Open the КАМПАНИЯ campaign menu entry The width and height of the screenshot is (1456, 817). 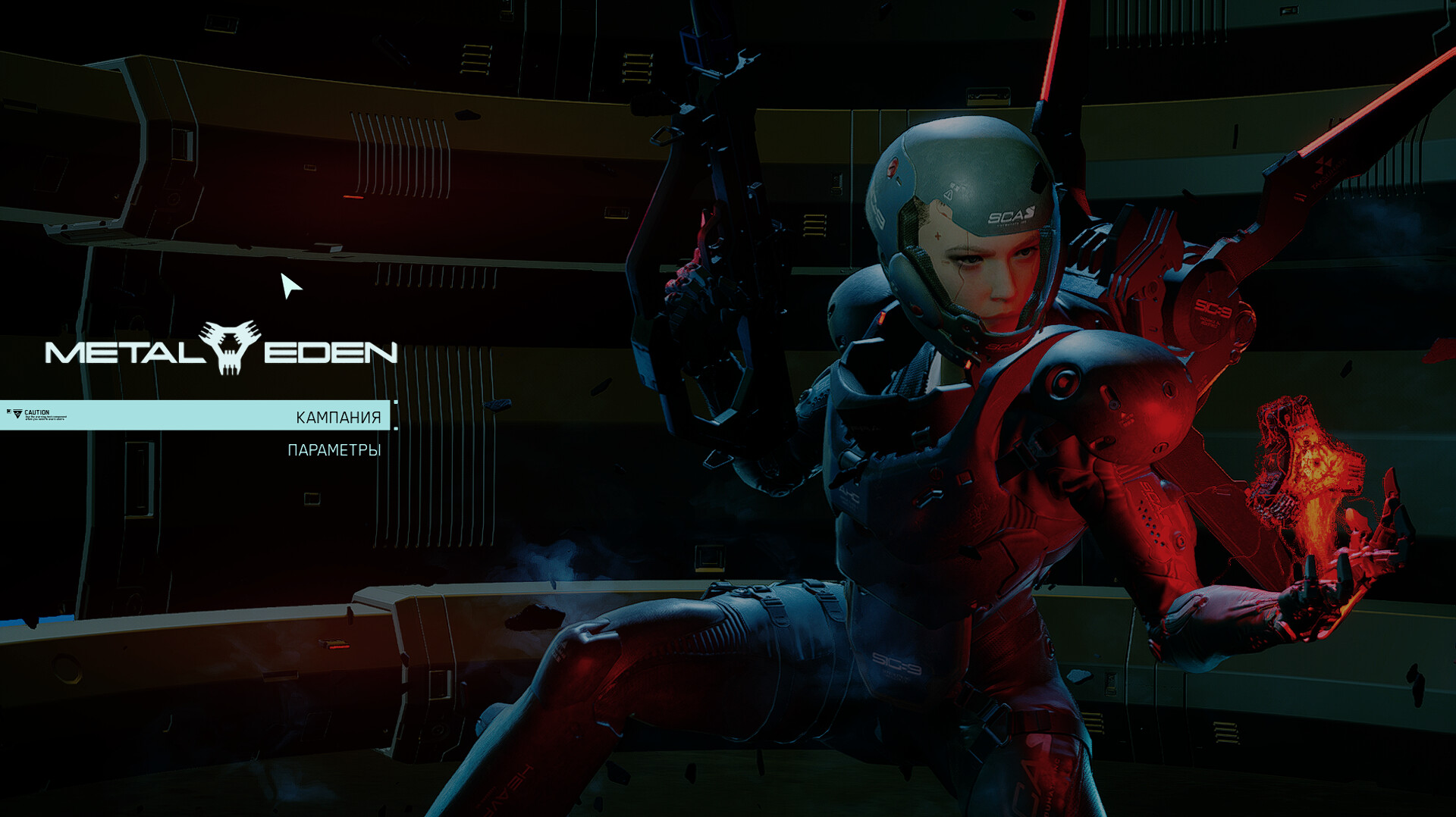point(338,417)
